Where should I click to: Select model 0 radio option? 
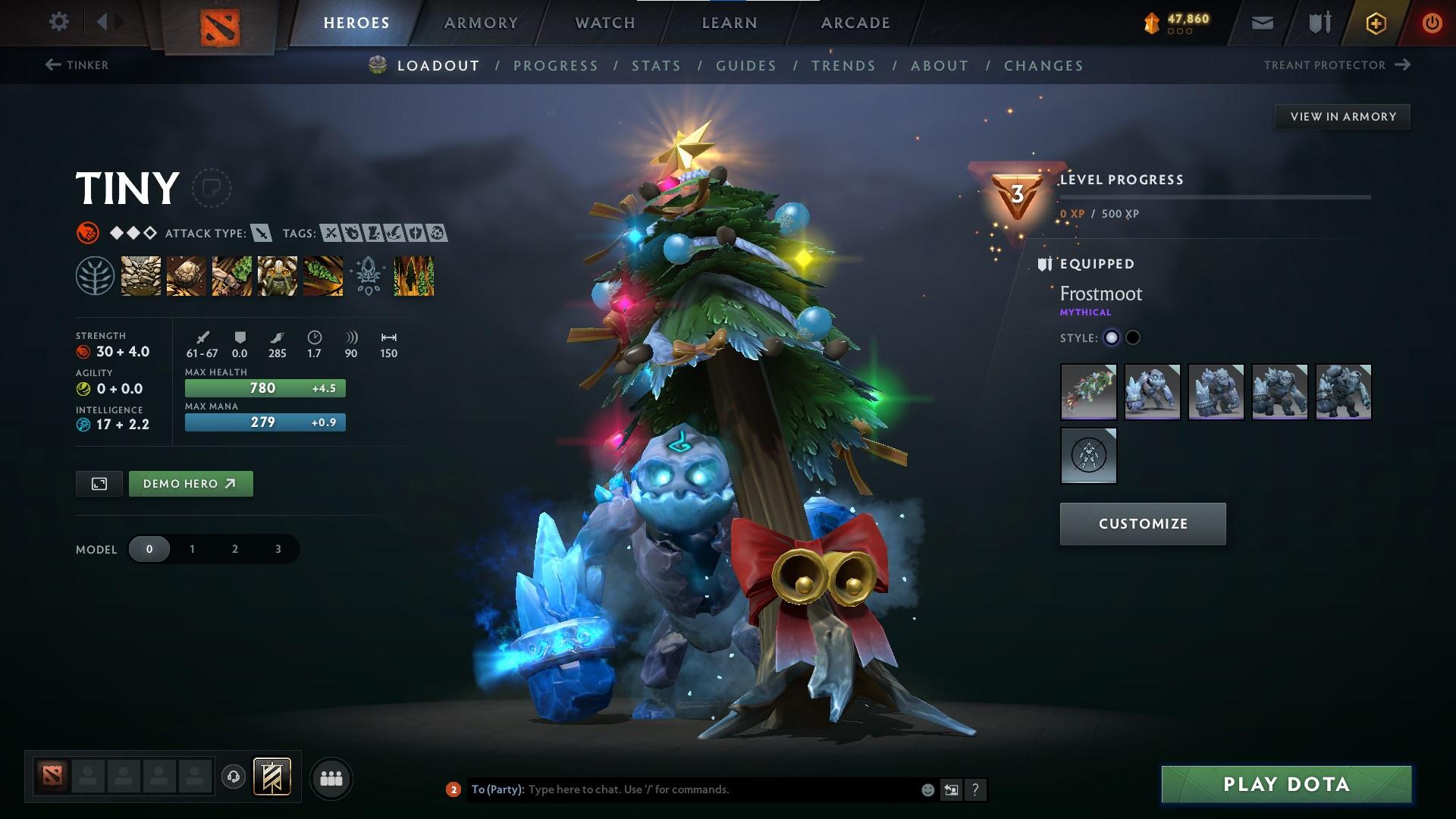pos(149,549)
